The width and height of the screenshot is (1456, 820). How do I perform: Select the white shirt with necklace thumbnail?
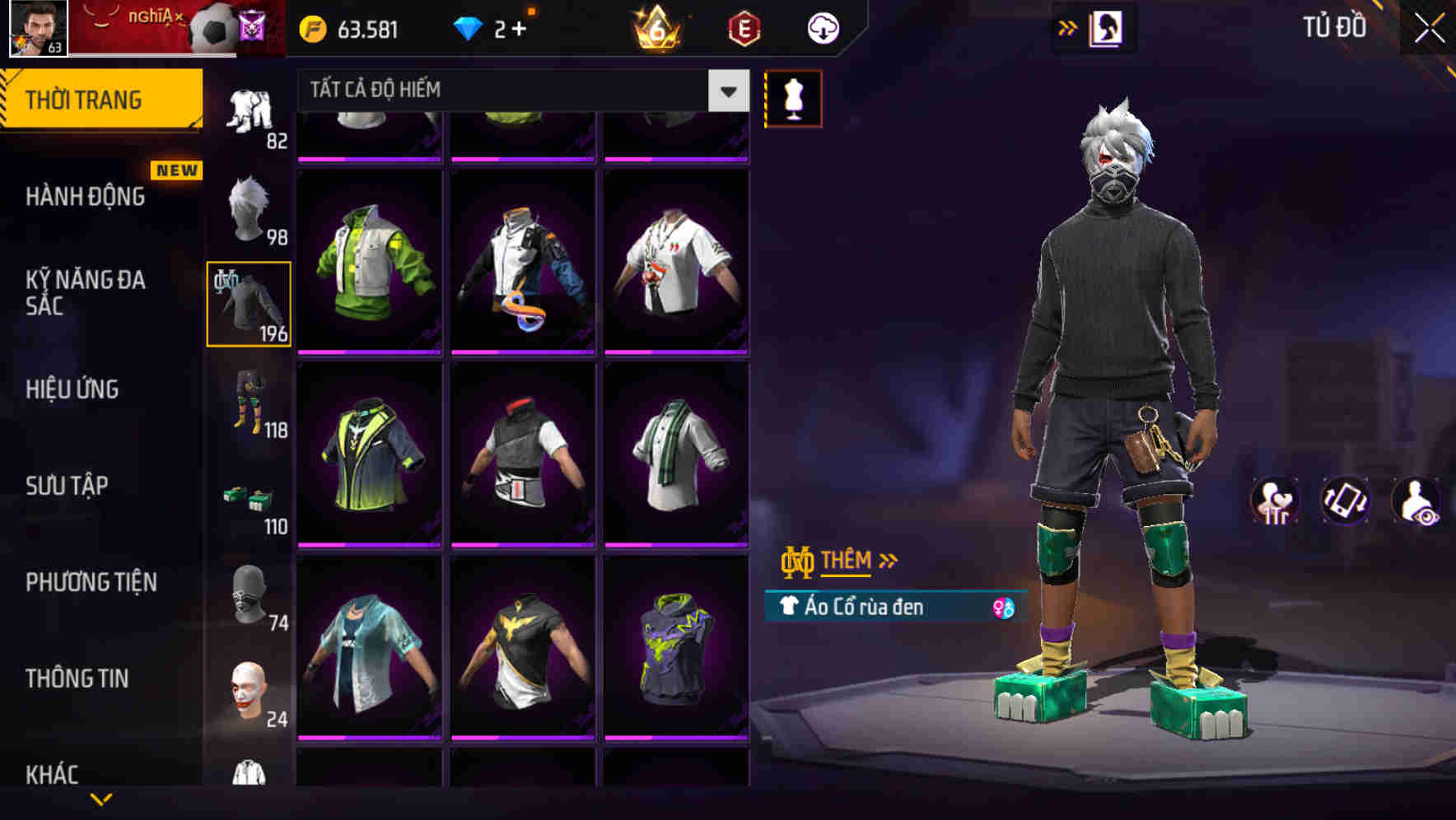[675, 263]
